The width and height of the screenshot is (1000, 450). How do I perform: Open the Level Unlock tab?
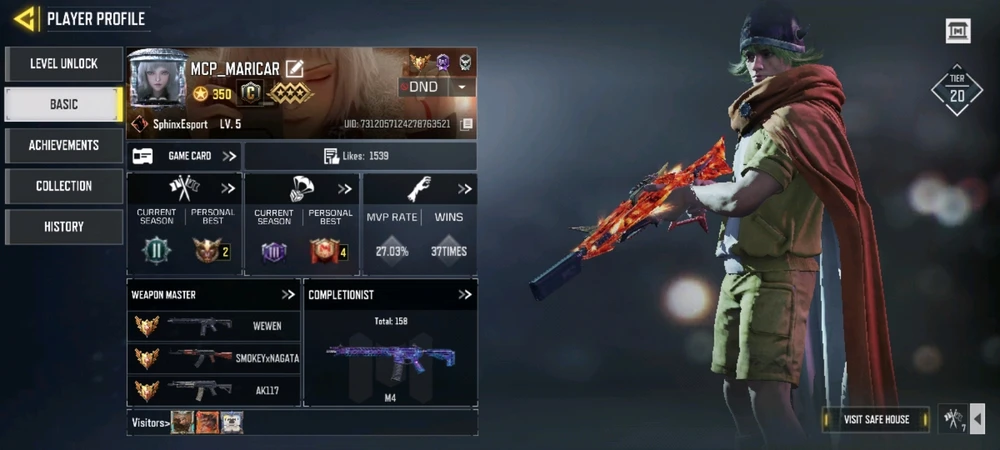[x=64, y=64]
